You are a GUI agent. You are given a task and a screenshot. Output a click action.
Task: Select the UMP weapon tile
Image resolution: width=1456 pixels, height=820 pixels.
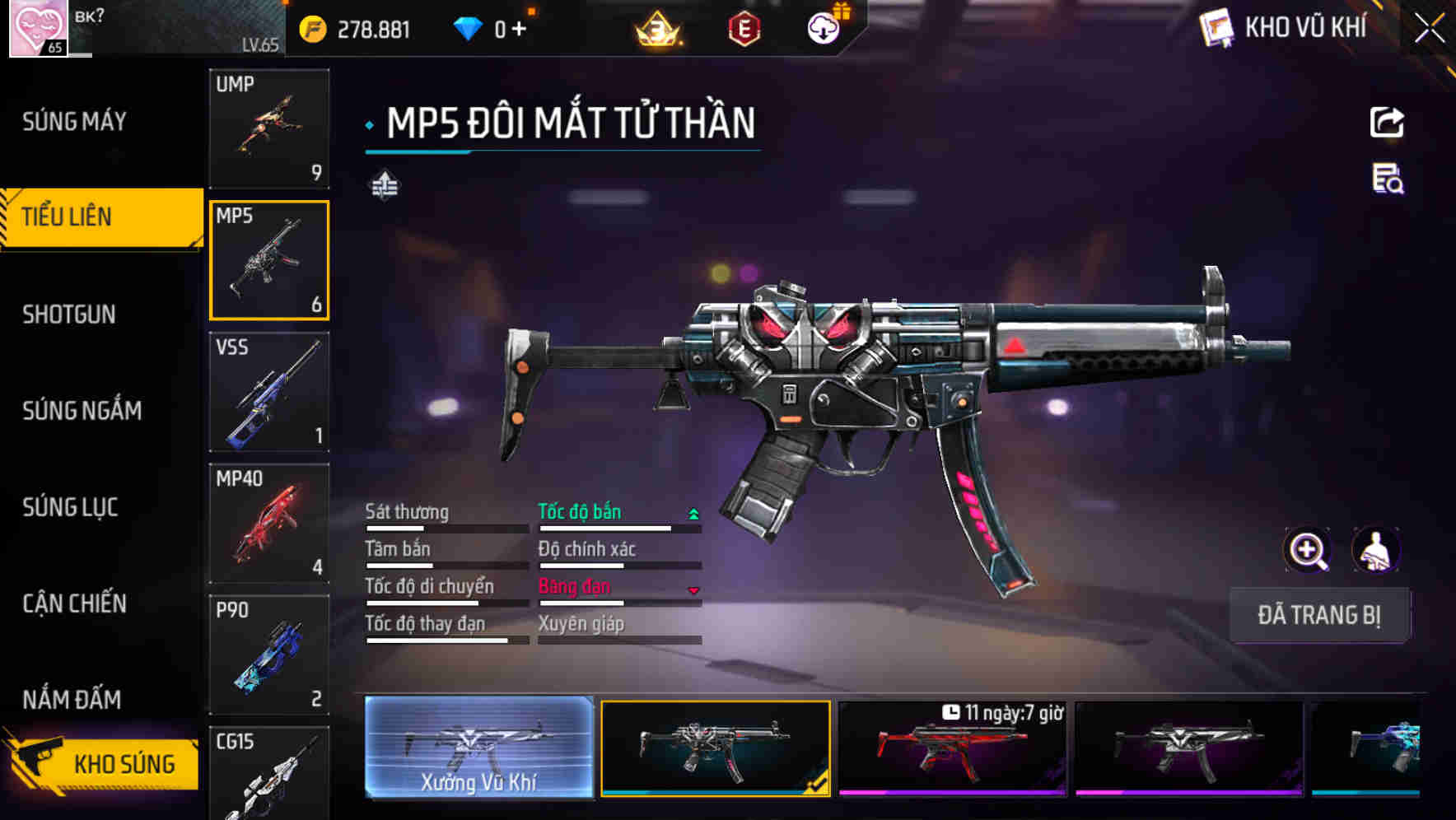269,128
